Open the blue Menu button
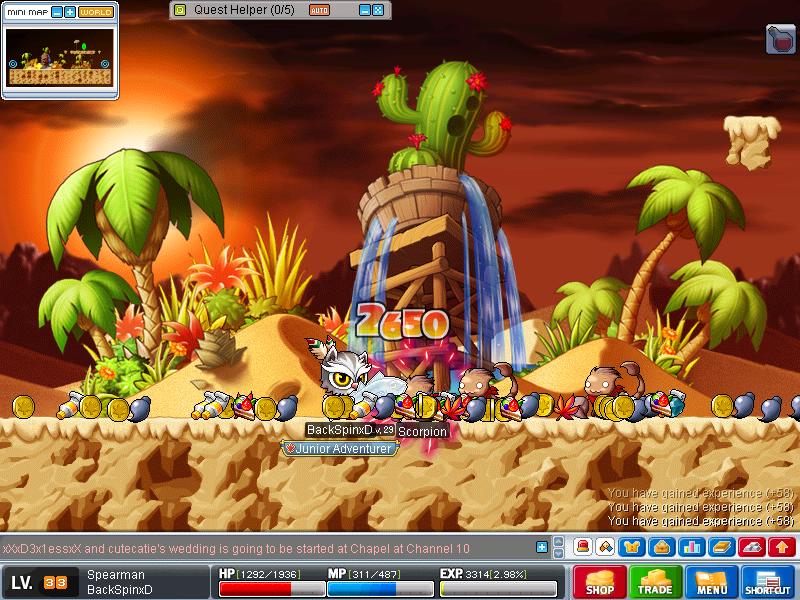The image size is (800, 600). pos(712,582)
